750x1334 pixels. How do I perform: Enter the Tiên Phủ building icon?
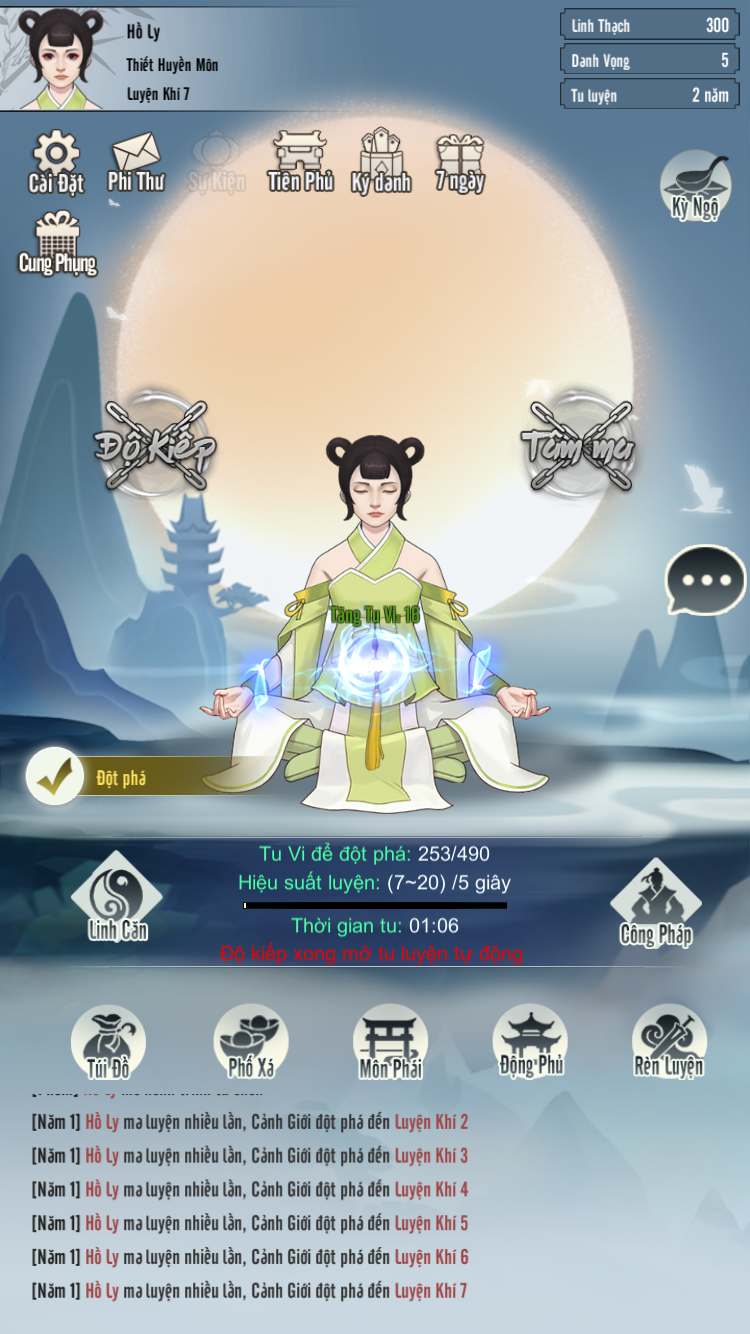tap(300, 160)
